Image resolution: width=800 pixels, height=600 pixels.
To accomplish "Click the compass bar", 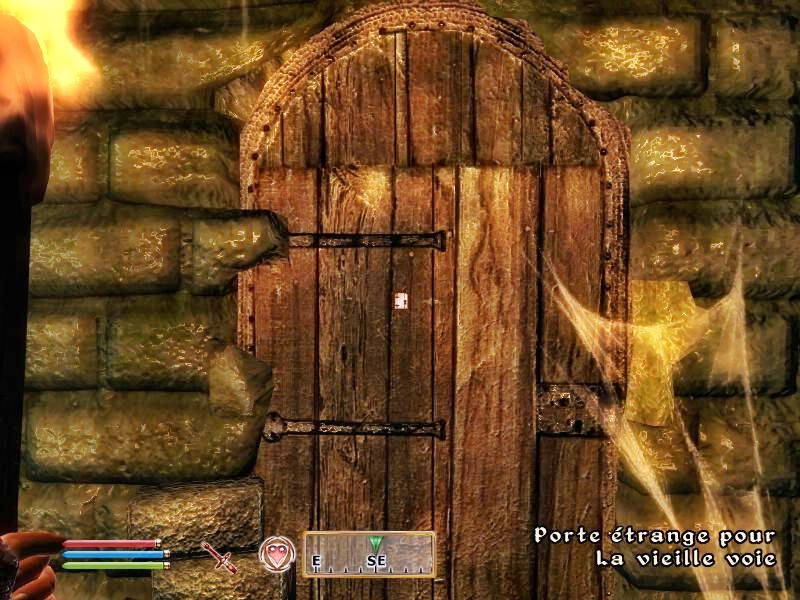I will 369,555.
